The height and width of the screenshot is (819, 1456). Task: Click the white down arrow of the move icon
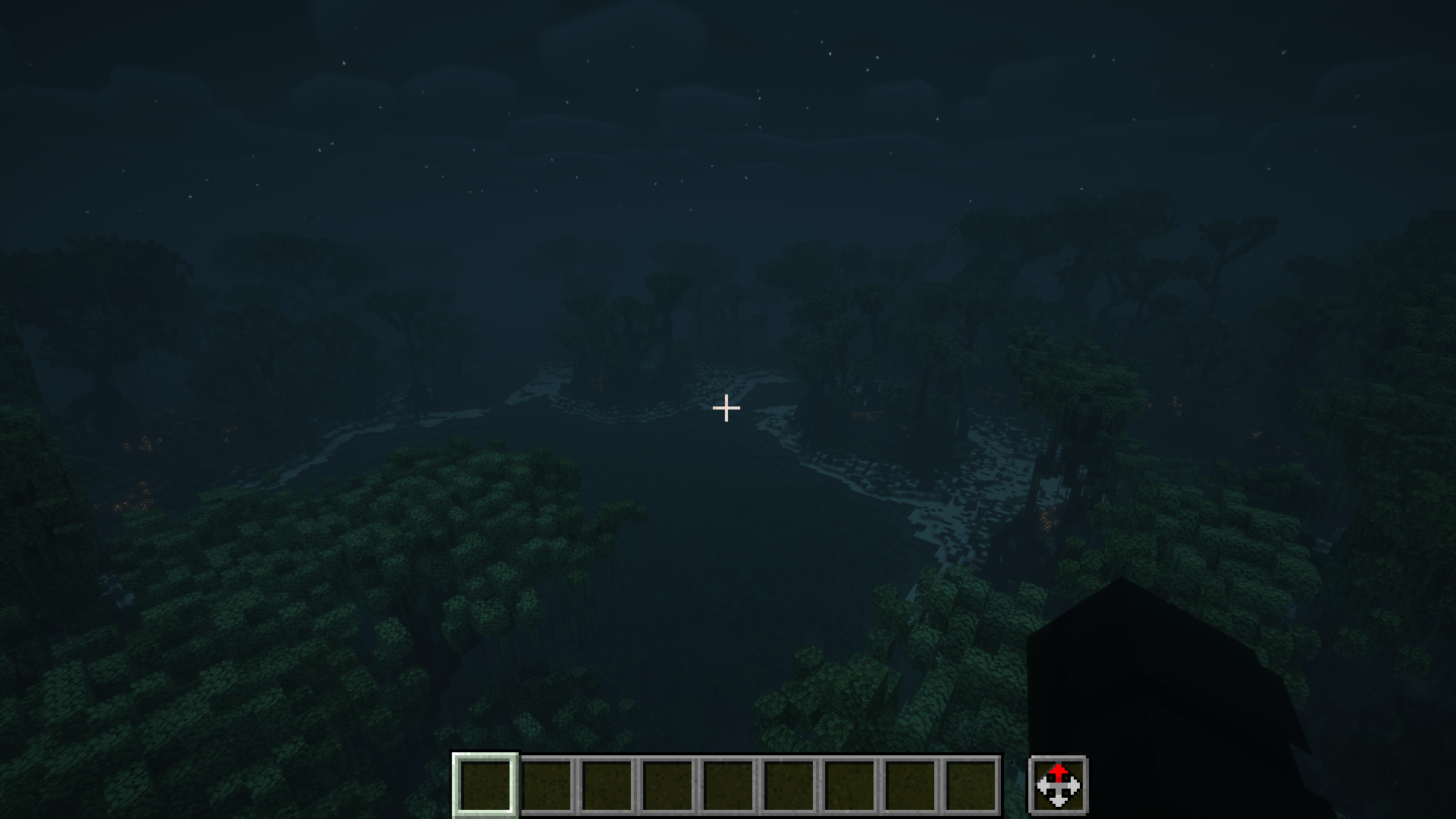click(x=1059, y=800)
